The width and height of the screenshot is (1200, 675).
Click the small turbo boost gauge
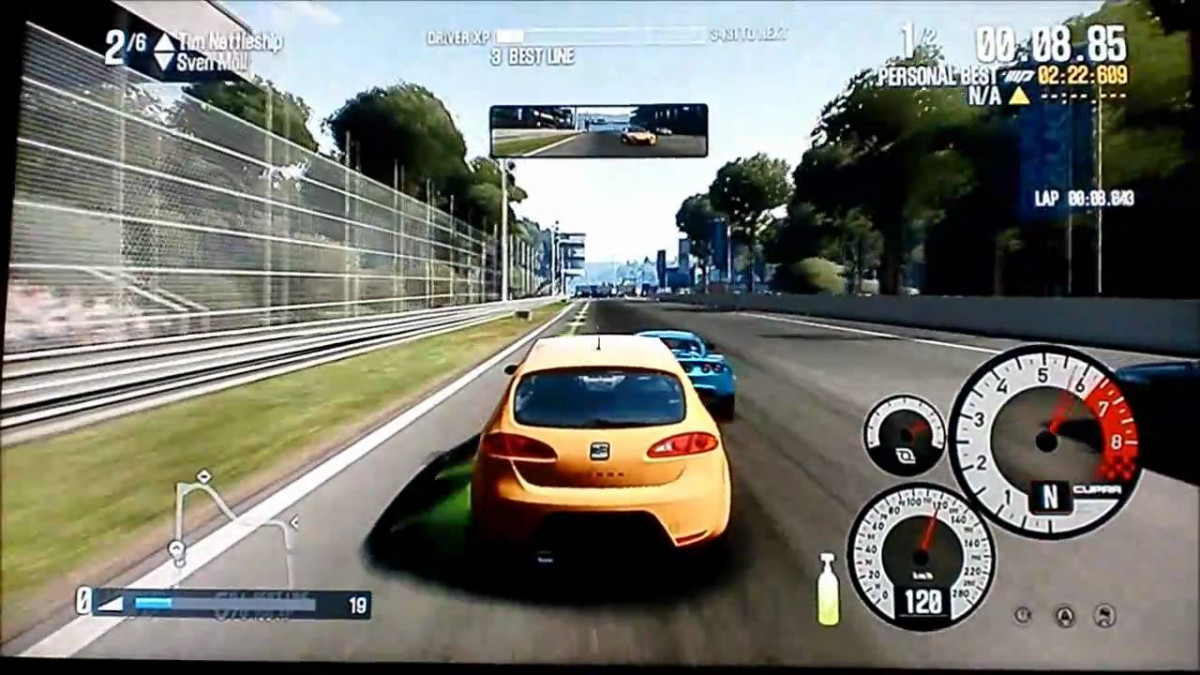tap(904, 435)
